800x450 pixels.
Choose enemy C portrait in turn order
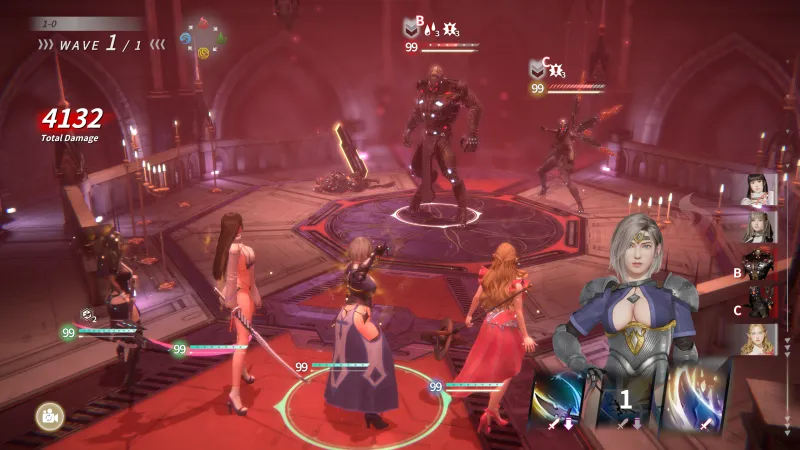click(760, 302)
